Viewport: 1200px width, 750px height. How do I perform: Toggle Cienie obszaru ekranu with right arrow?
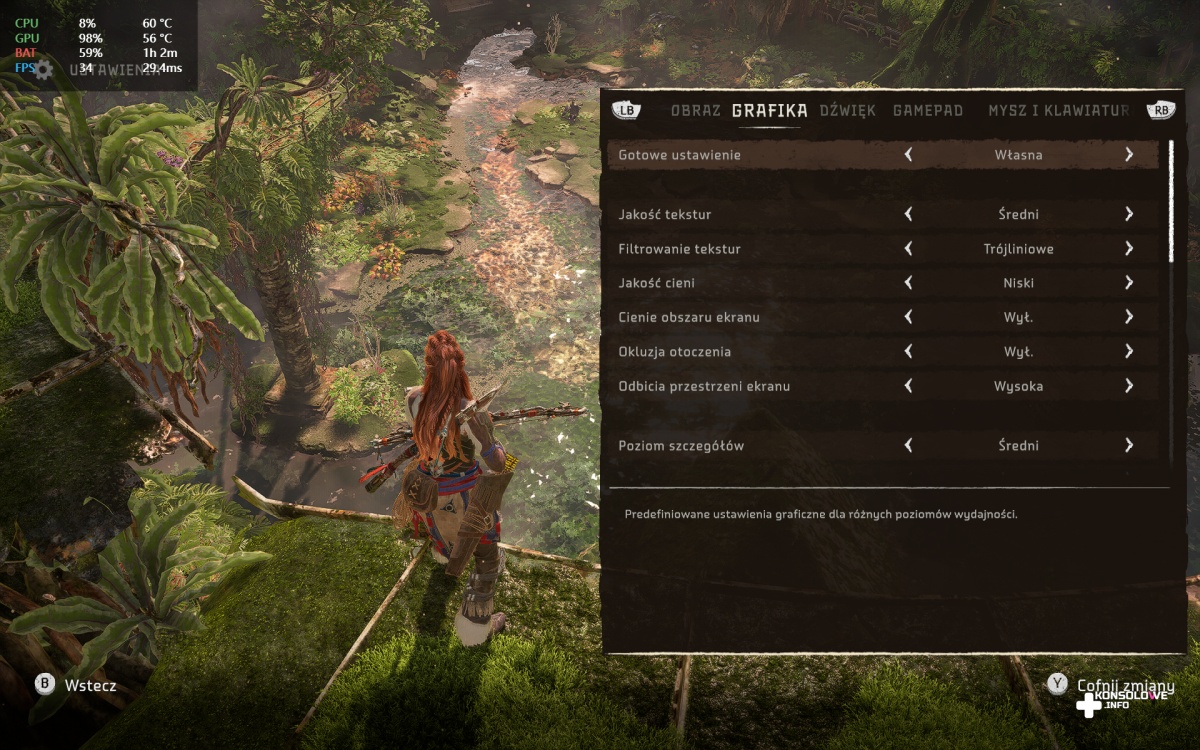click(1128, 317)
